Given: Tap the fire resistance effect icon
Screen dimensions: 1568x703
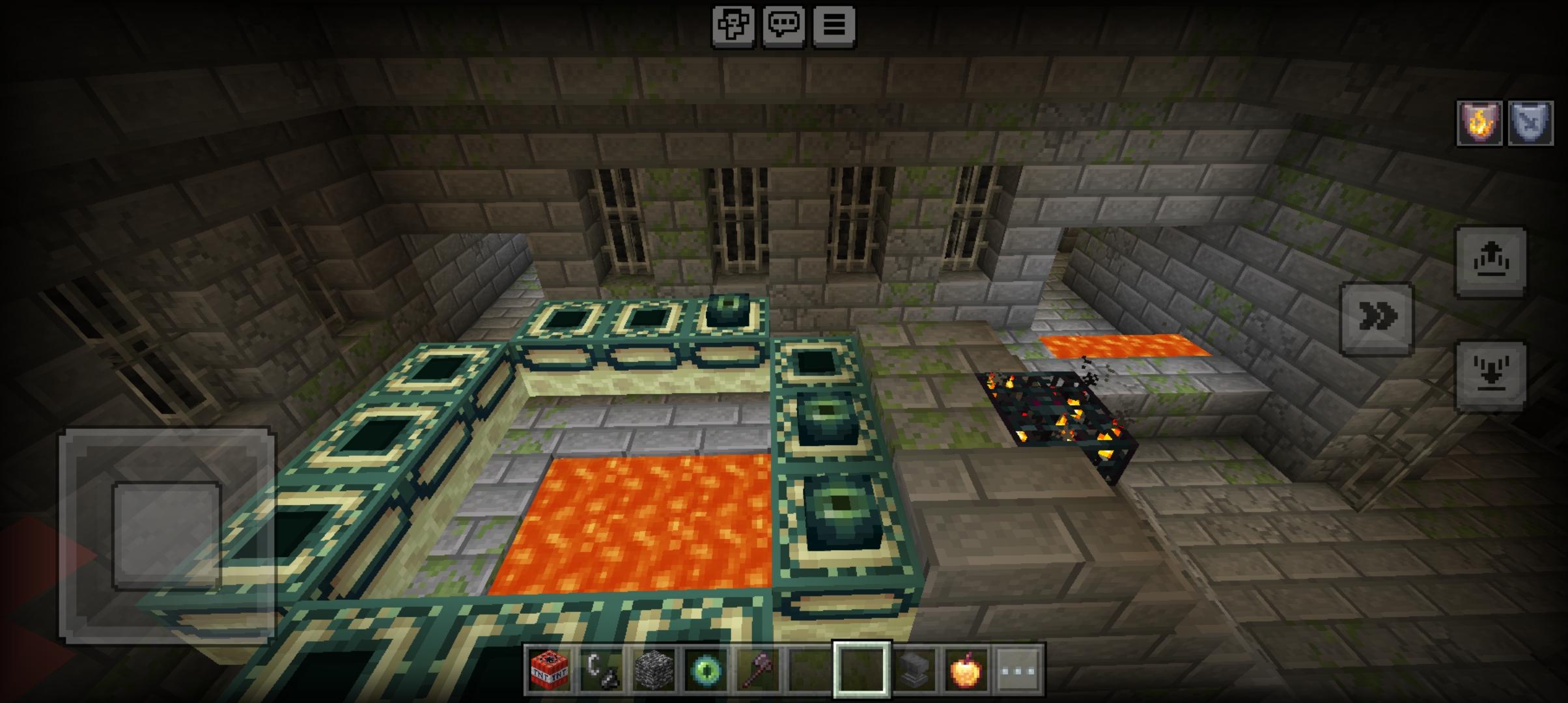Looking at the screenshot, I should pos(1479,123).
